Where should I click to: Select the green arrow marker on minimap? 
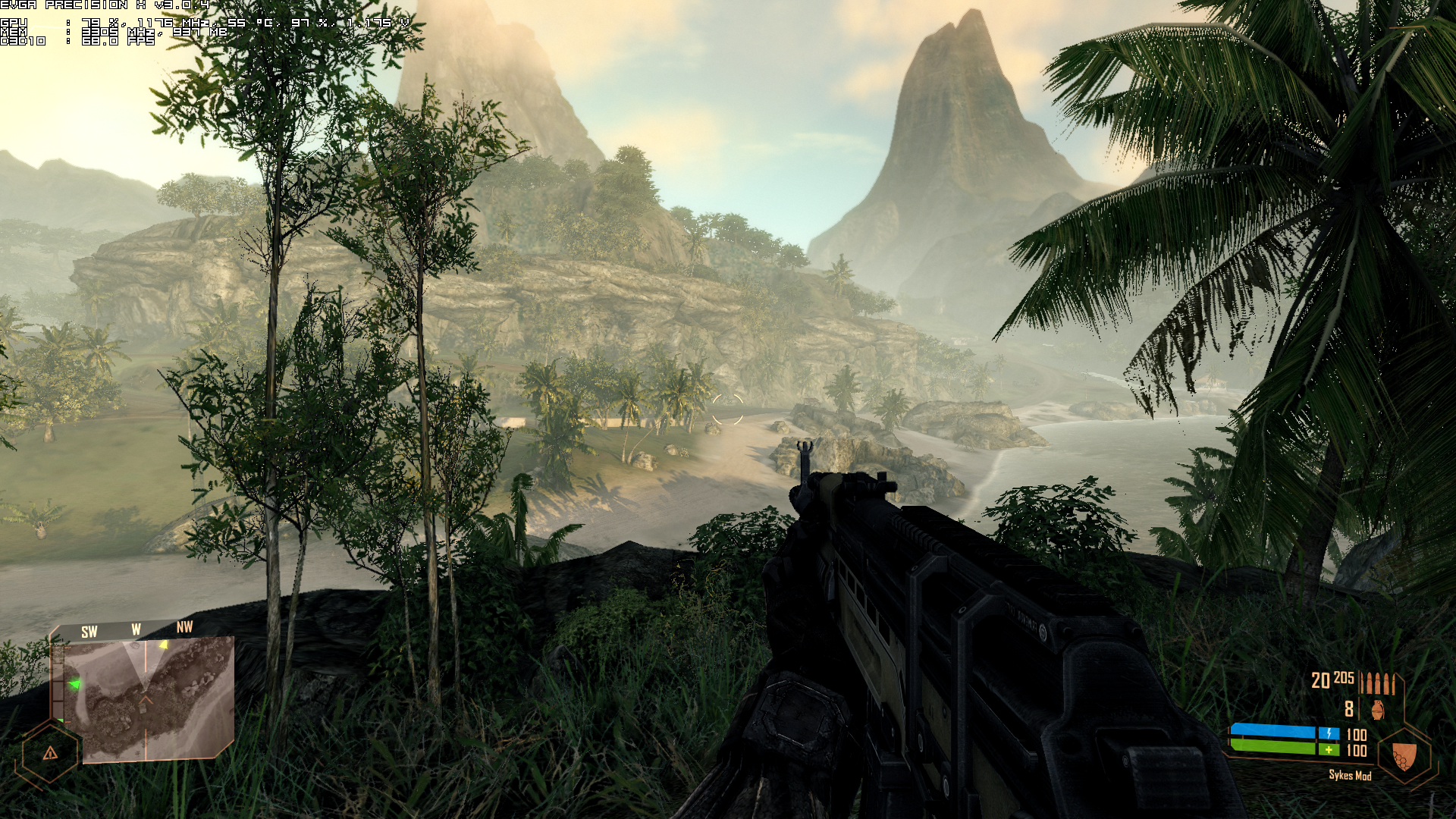coord(74,686)
